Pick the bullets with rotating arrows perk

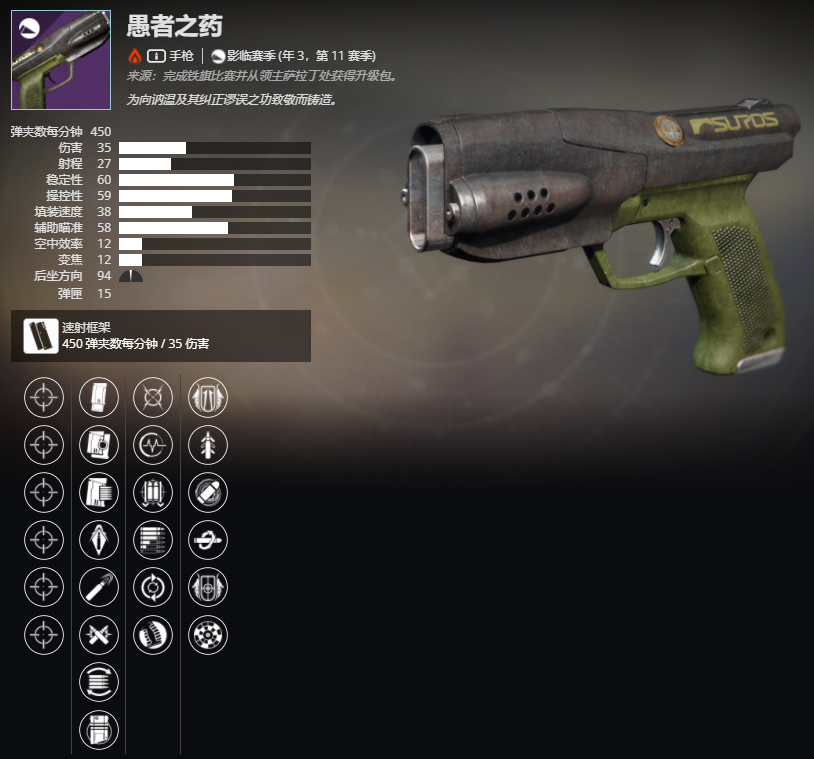[99, 682]
